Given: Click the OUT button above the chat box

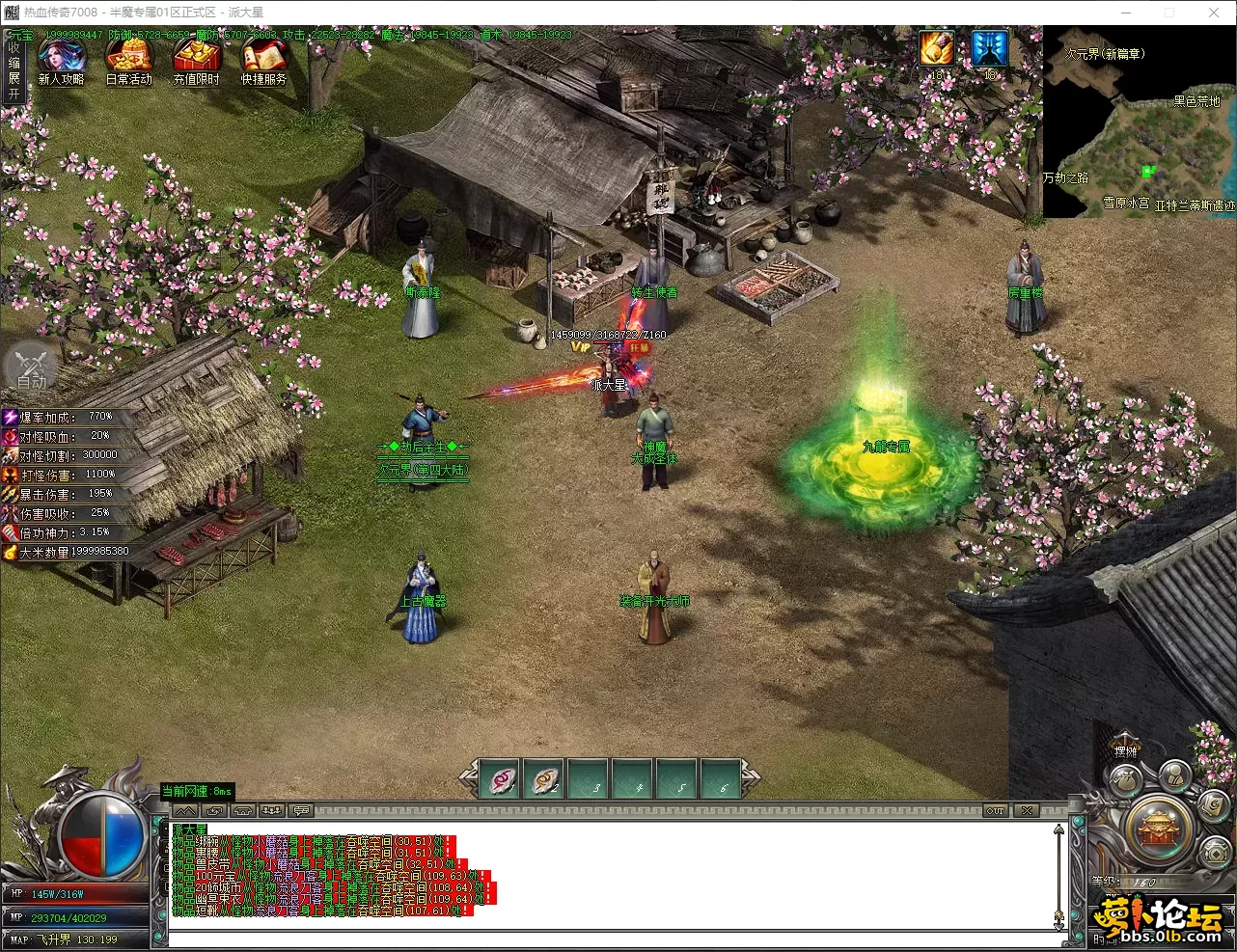Looking at the screenshot, I should click(996, 811).
